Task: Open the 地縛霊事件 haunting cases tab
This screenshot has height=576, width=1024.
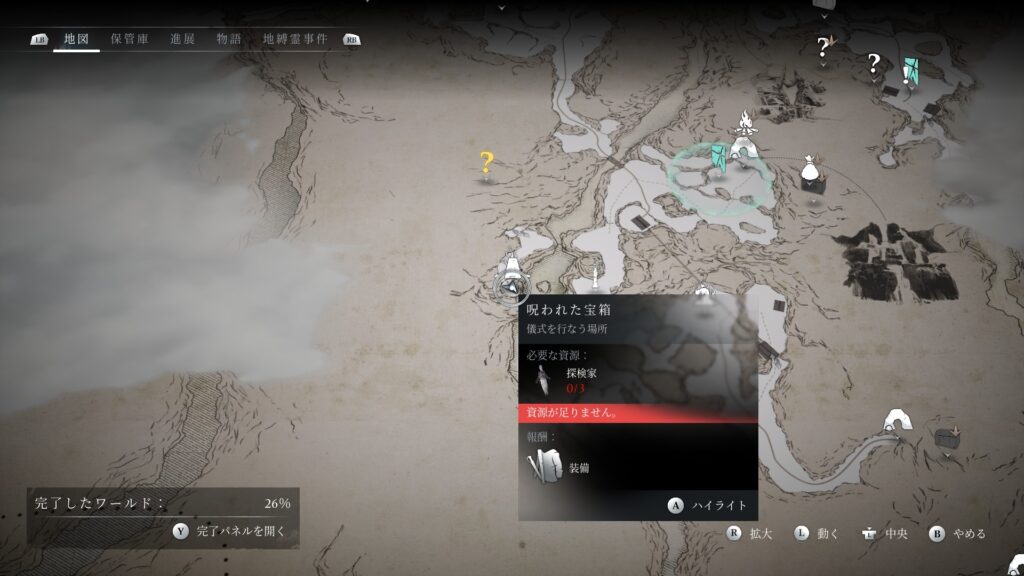Action: point(295,39)
